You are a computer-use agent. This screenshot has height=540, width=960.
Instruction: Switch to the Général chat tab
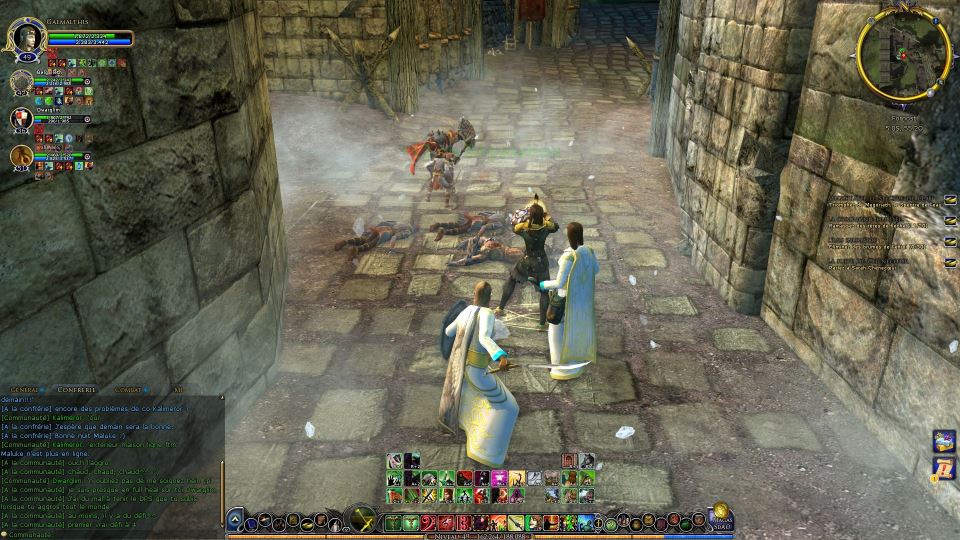coord(25,390)
